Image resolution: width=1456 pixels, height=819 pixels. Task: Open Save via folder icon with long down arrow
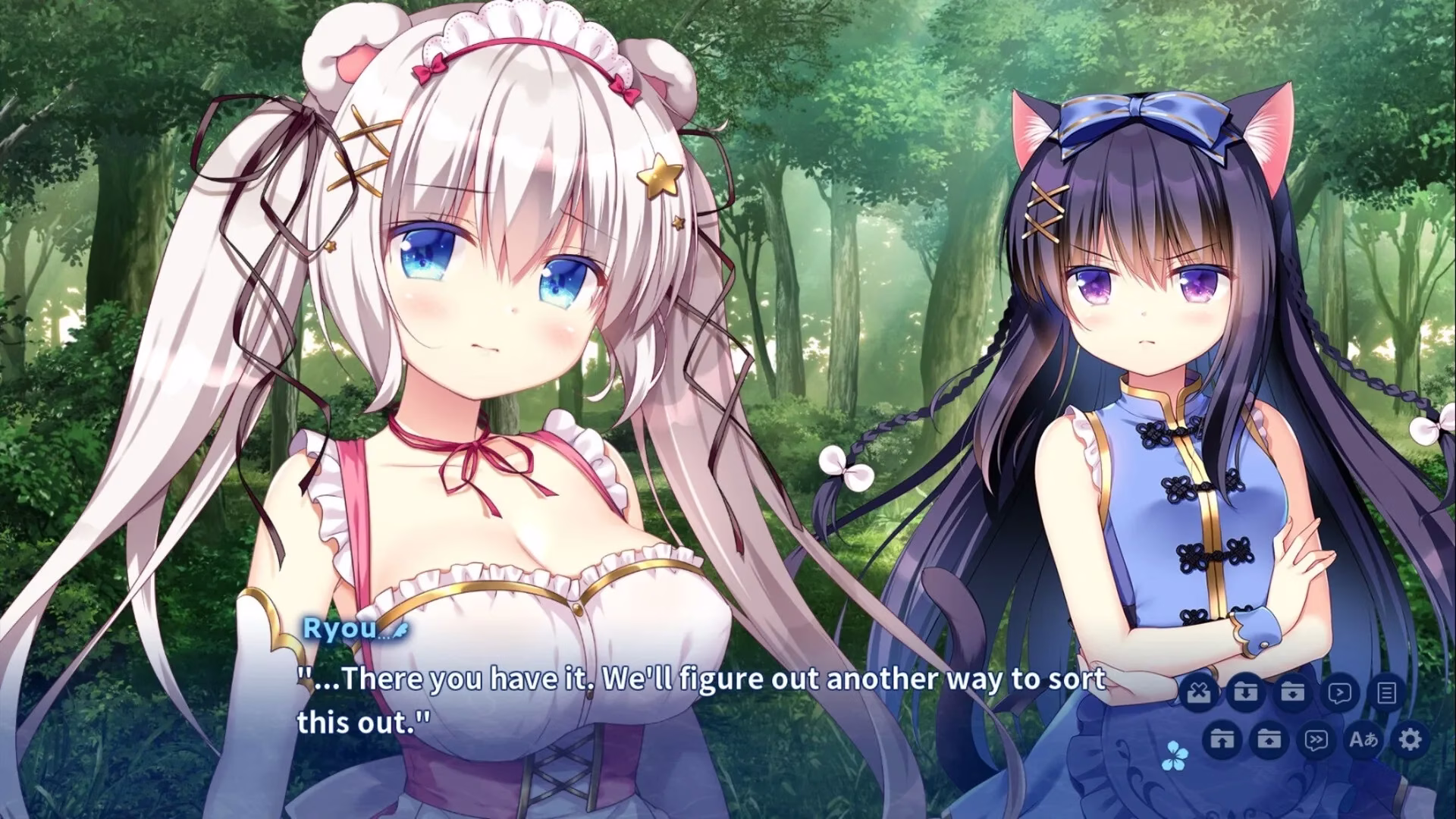[x=1246, y=692]
